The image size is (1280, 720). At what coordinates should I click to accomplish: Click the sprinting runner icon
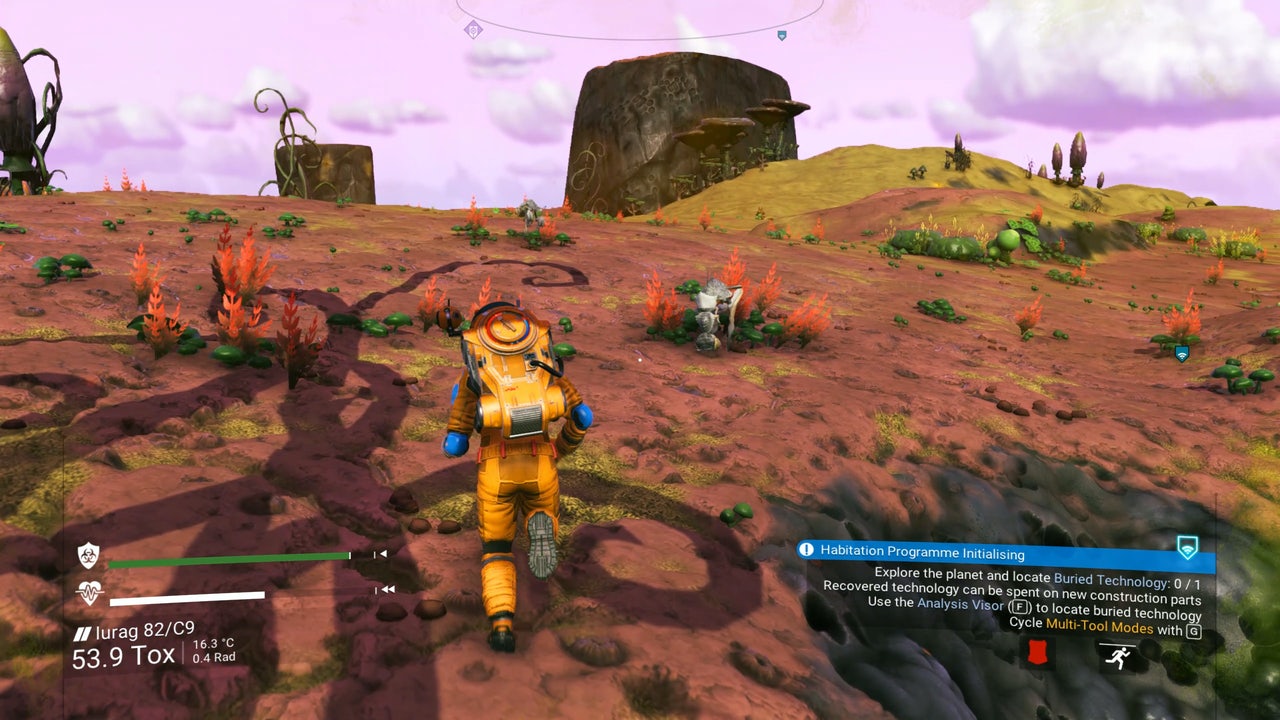click(1118, 655)
